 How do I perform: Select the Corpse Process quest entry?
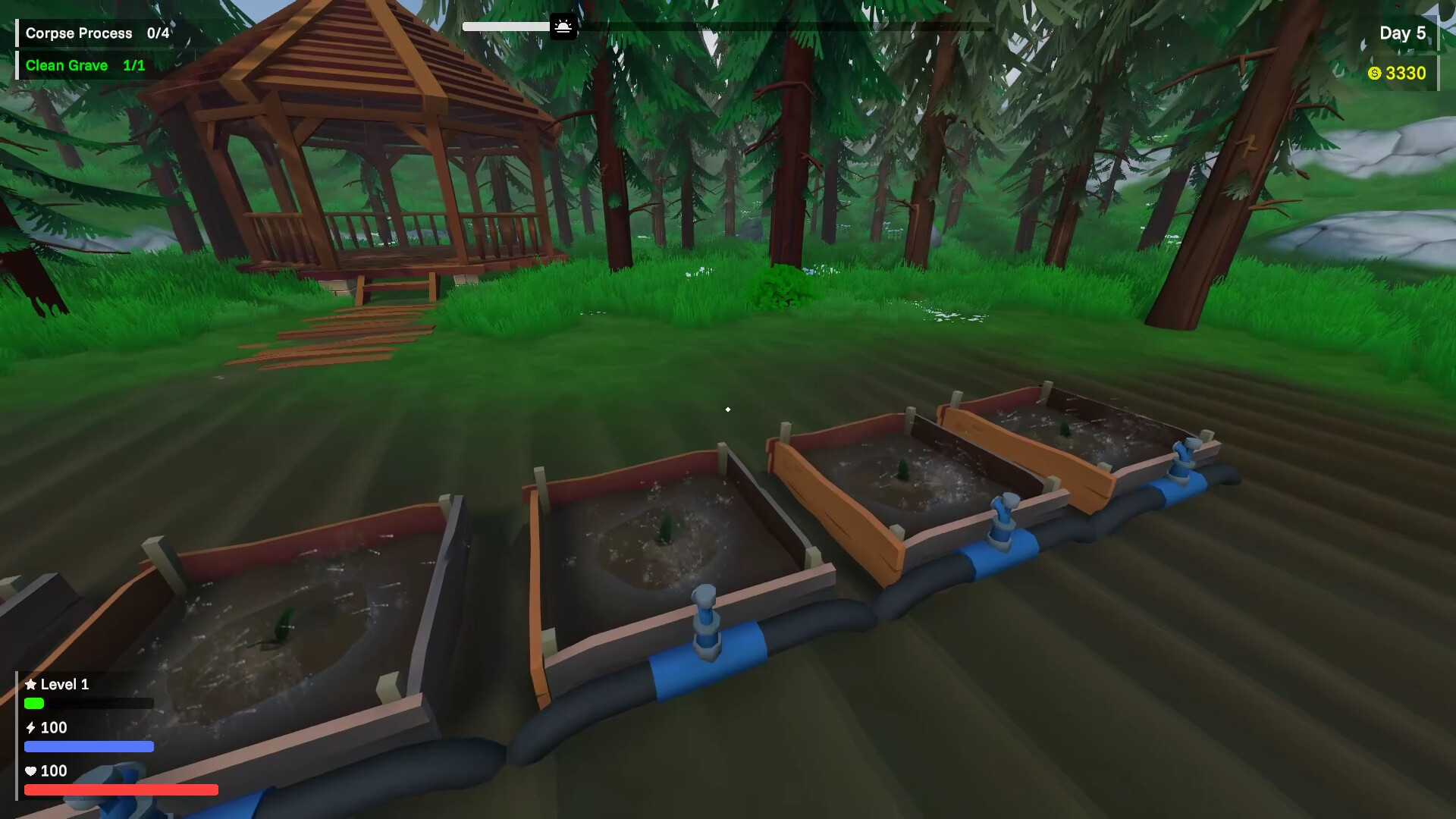[x=78, y=33]
